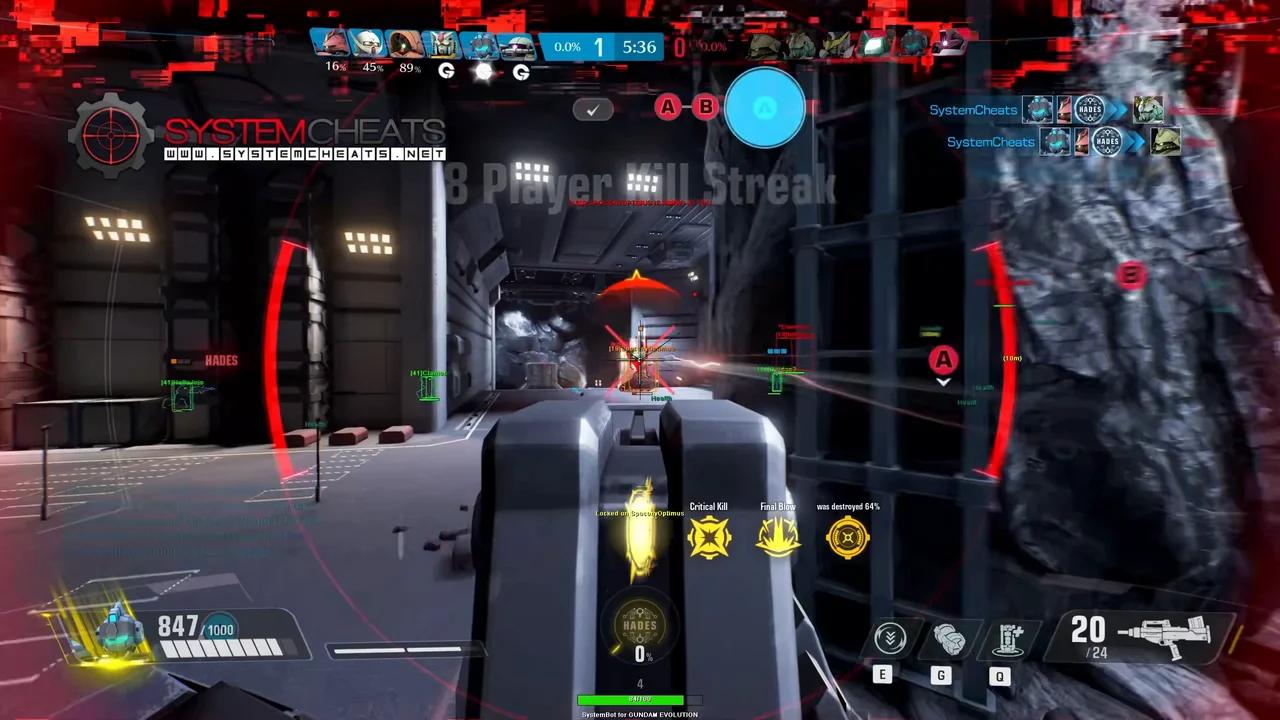Image resolution: width=1280 pixels, height=720 pixels.
Task: Click the blue double chevron in the top killfeed row
Action: [x=1117, y=110]
